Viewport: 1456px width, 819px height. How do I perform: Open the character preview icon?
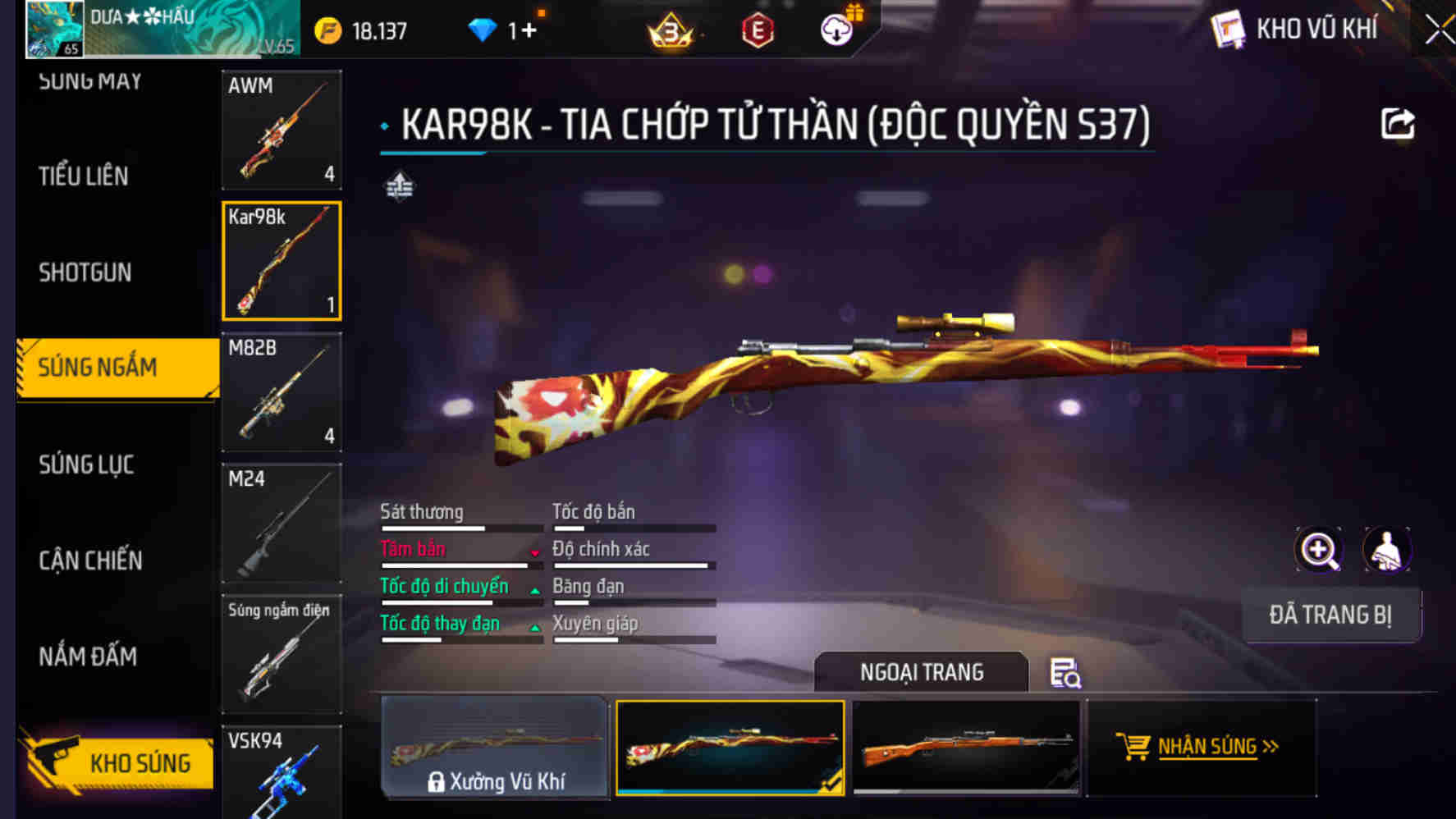[1385, 550]
